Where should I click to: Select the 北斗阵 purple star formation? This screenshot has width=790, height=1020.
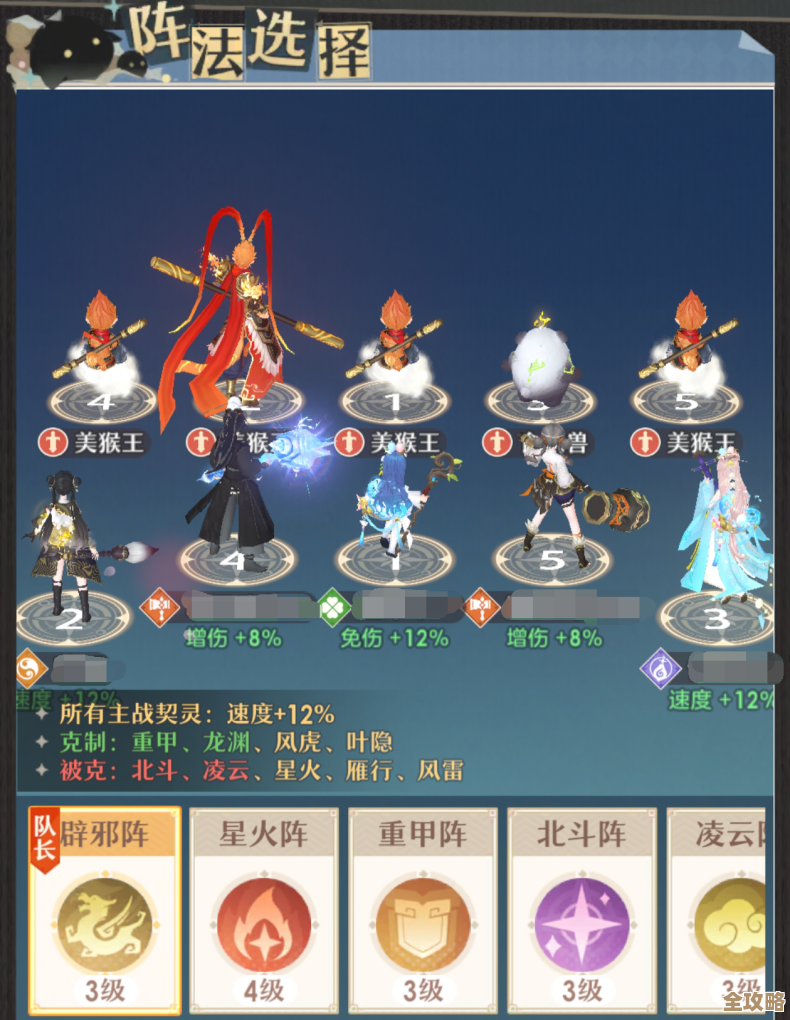click(x=582, y=908)
